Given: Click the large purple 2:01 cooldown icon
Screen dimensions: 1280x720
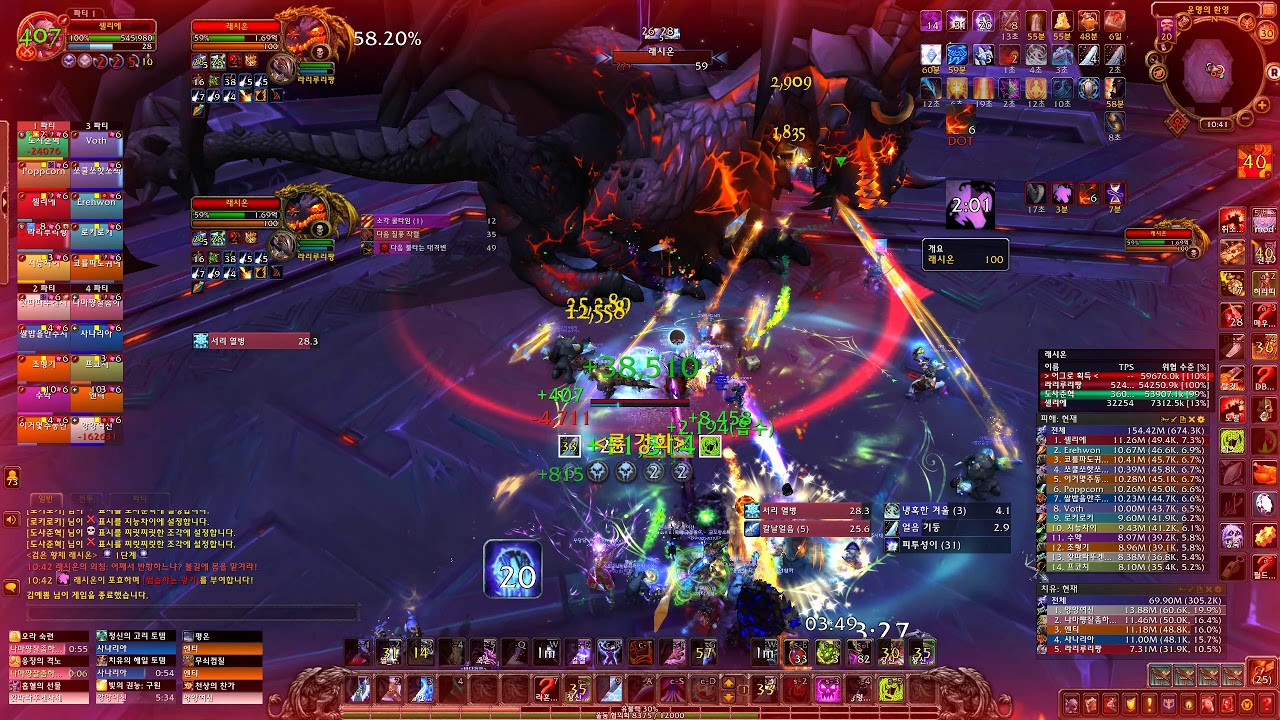Looking at the screenshot, I should pyautogui.click(x=970, y=205).
